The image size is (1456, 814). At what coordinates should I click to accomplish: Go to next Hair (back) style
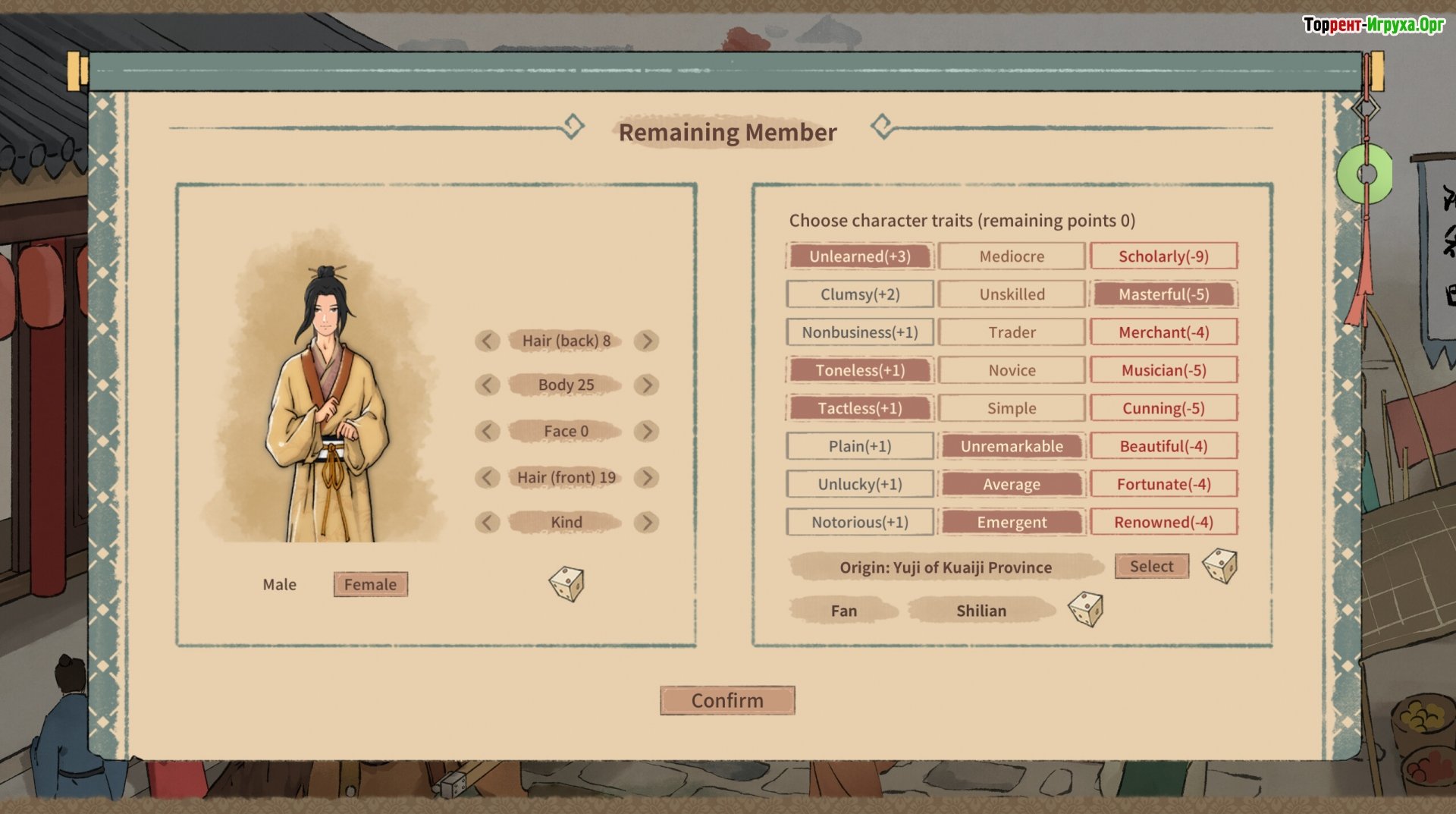646,341
